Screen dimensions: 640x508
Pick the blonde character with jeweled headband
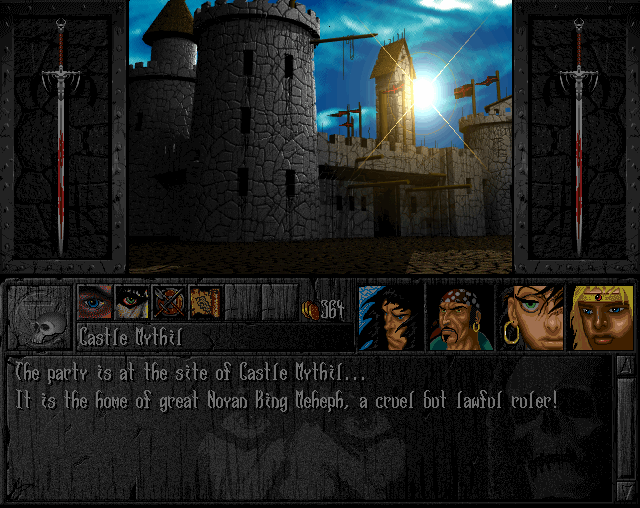tap(601, 317)
